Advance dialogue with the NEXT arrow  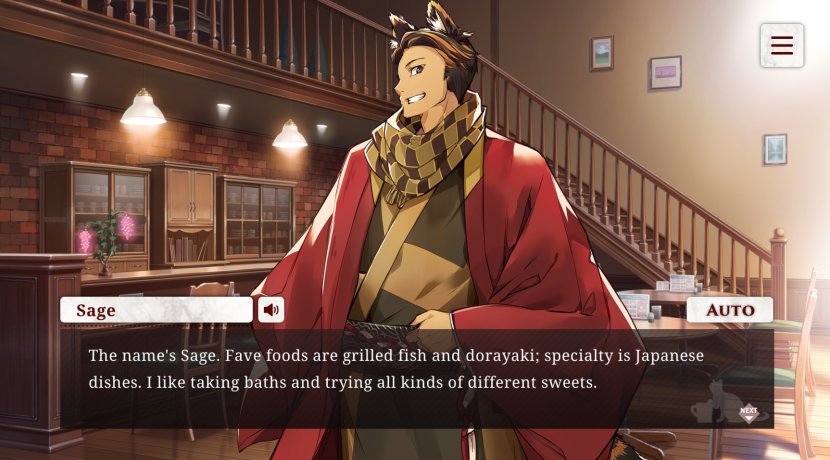click(748, 411)
